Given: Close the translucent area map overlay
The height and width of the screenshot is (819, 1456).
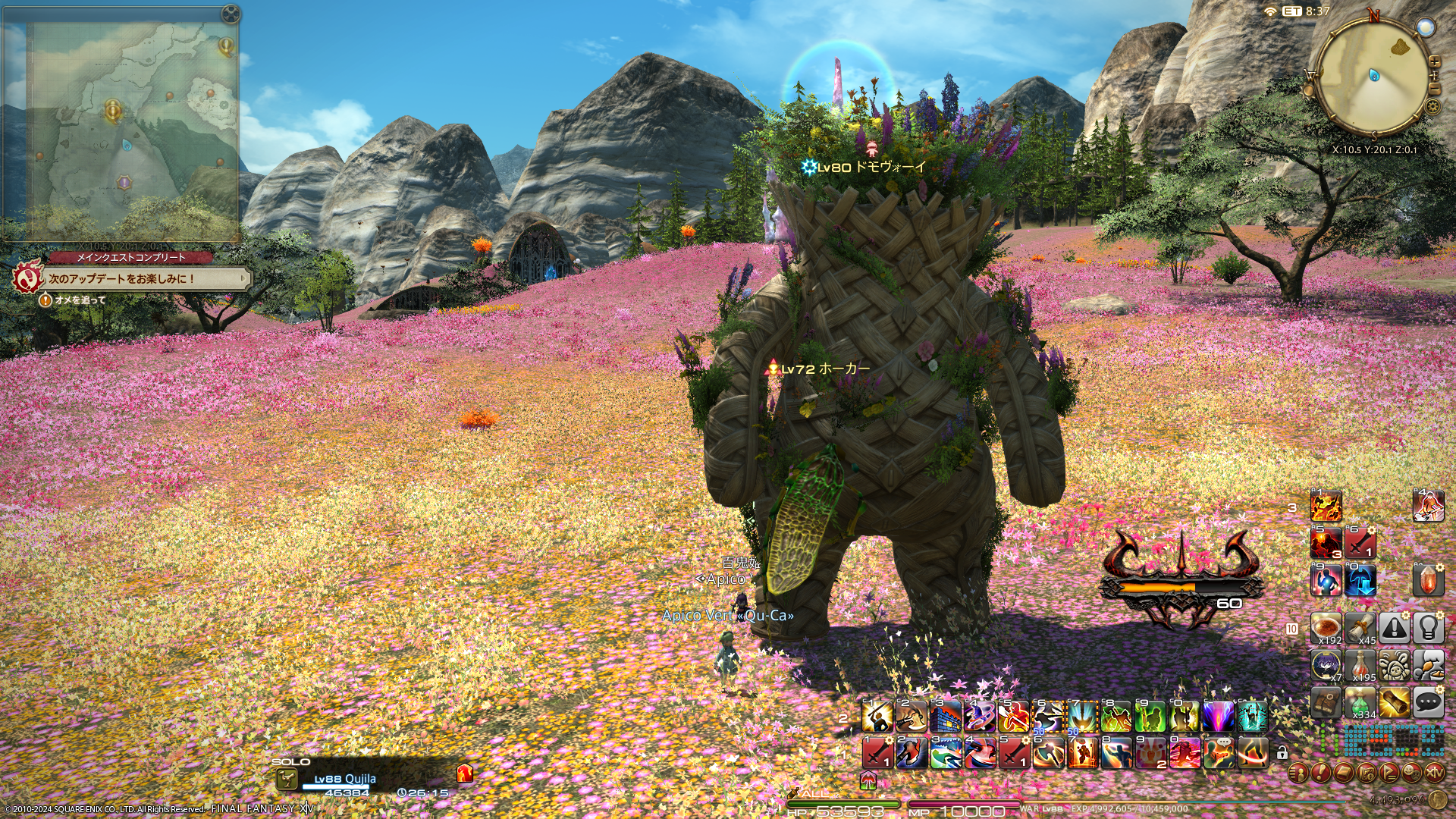Looking at the screenshot, I should click(231, 14).
